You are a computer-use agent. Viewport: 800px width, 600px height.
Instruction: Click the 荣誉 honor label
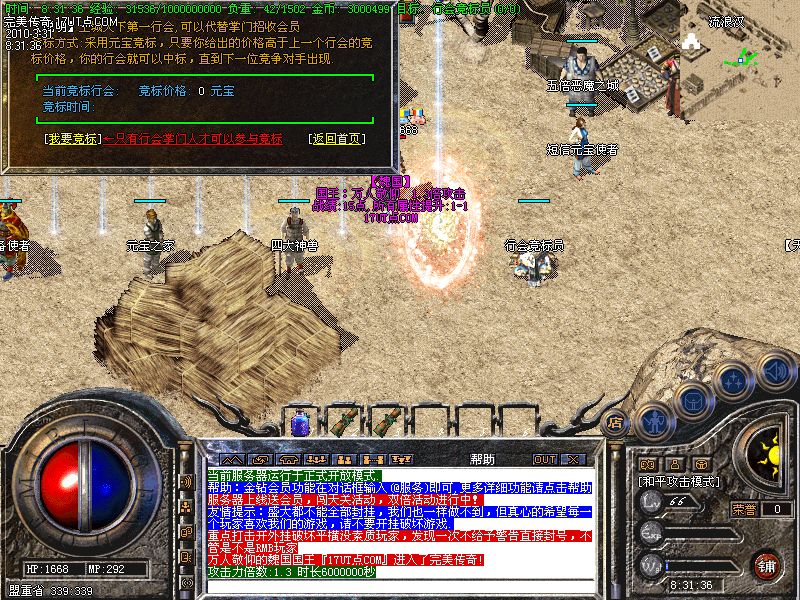point(743,507)
